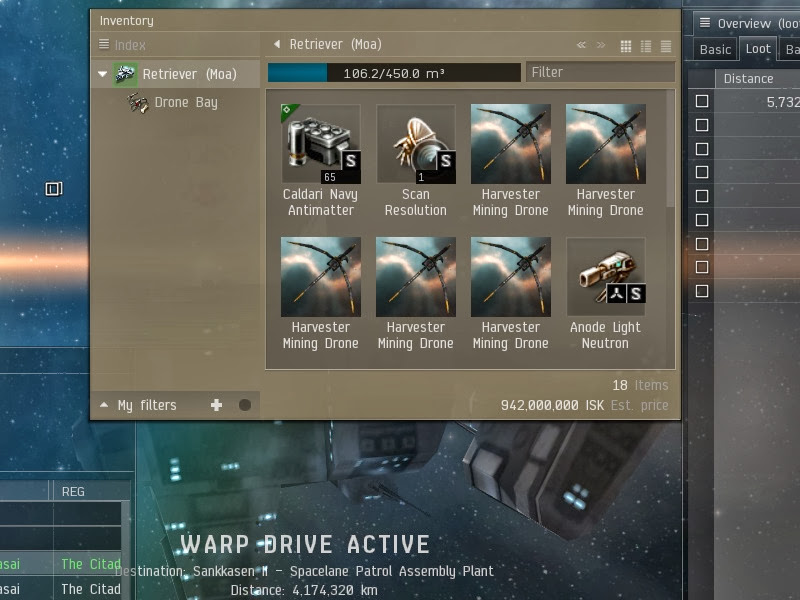Viewport: 800px width, 600px height.
Task: Select the Caldari Navy Antimatter stack
Action: (x=320, y=144)
